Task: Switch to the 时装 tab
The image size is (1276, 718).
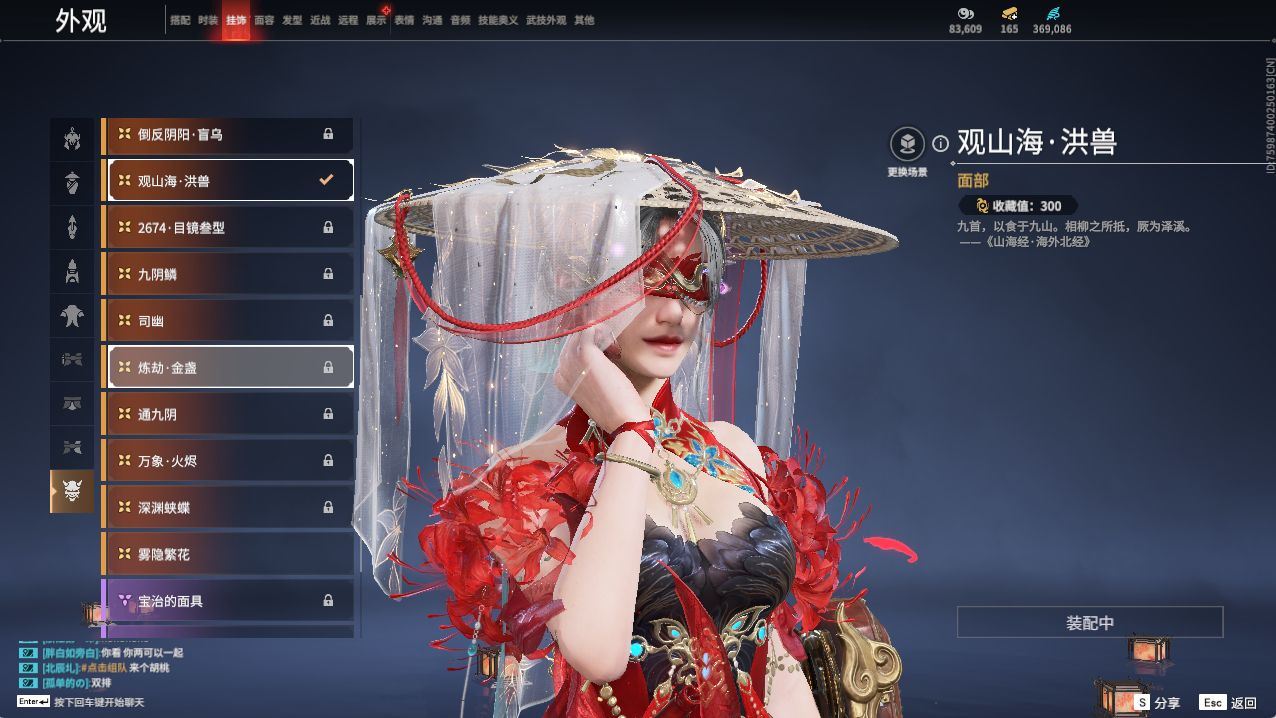Action: (208, 20)
